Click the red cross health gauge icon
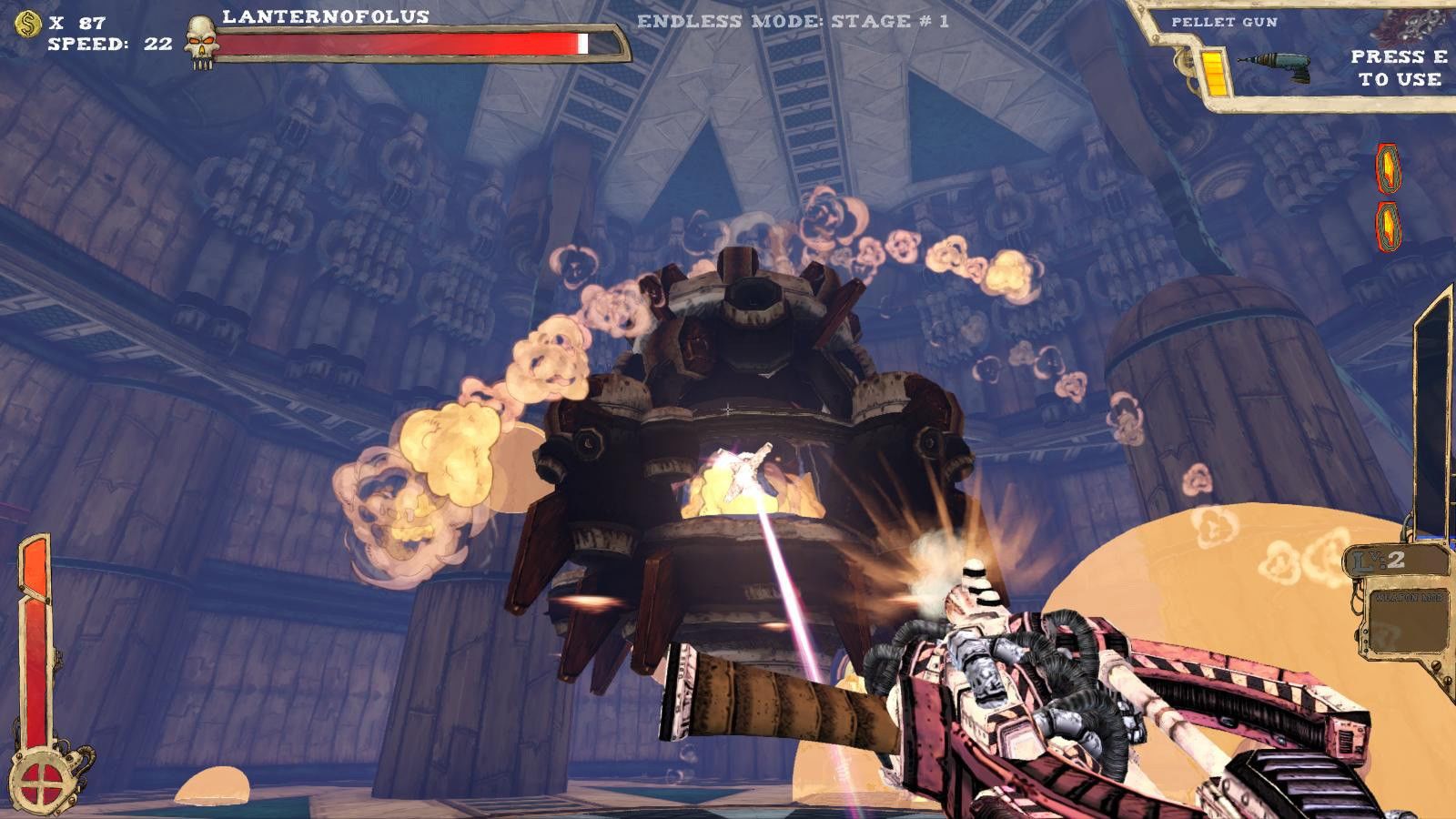Image resolution: width=1456 pixels, height=819 pixels. 40,780
